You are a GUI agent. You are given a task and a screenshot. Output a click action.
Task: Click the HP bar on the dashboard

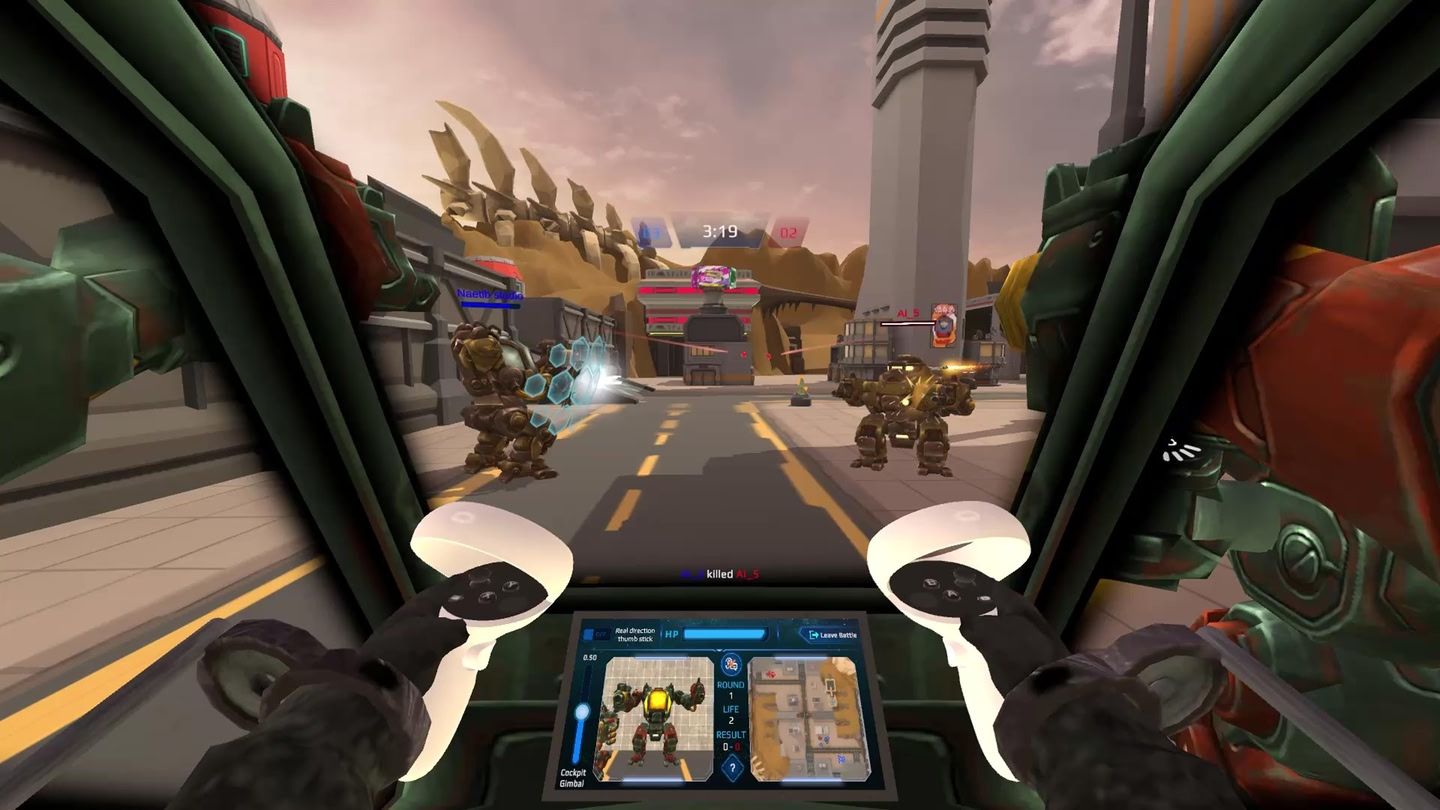click(x=723, y=632)
